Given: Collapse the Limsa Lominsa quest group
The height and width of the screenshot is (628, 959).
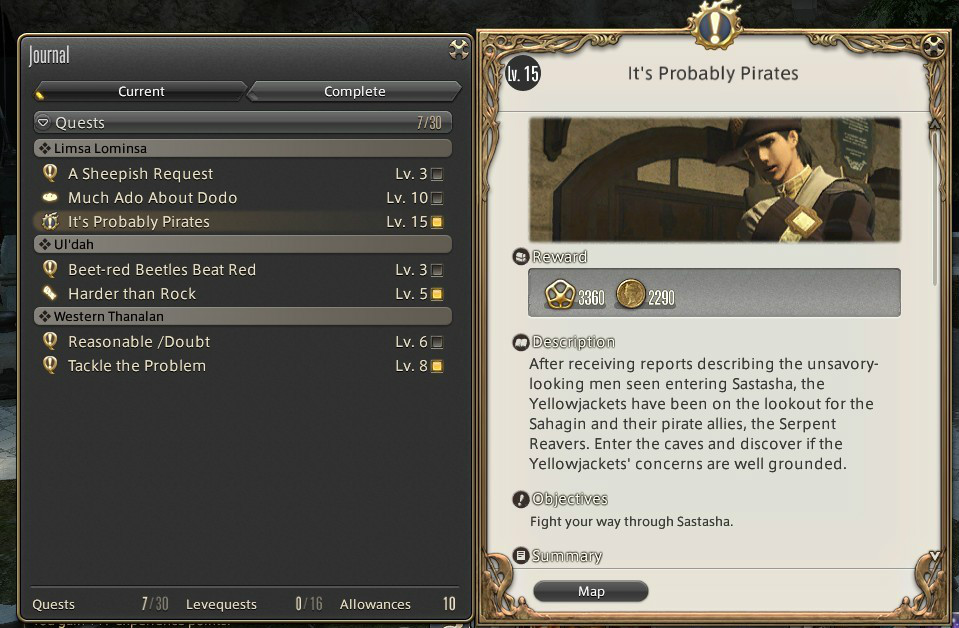Looking at the screenshot, I should [x=44, y=148].
